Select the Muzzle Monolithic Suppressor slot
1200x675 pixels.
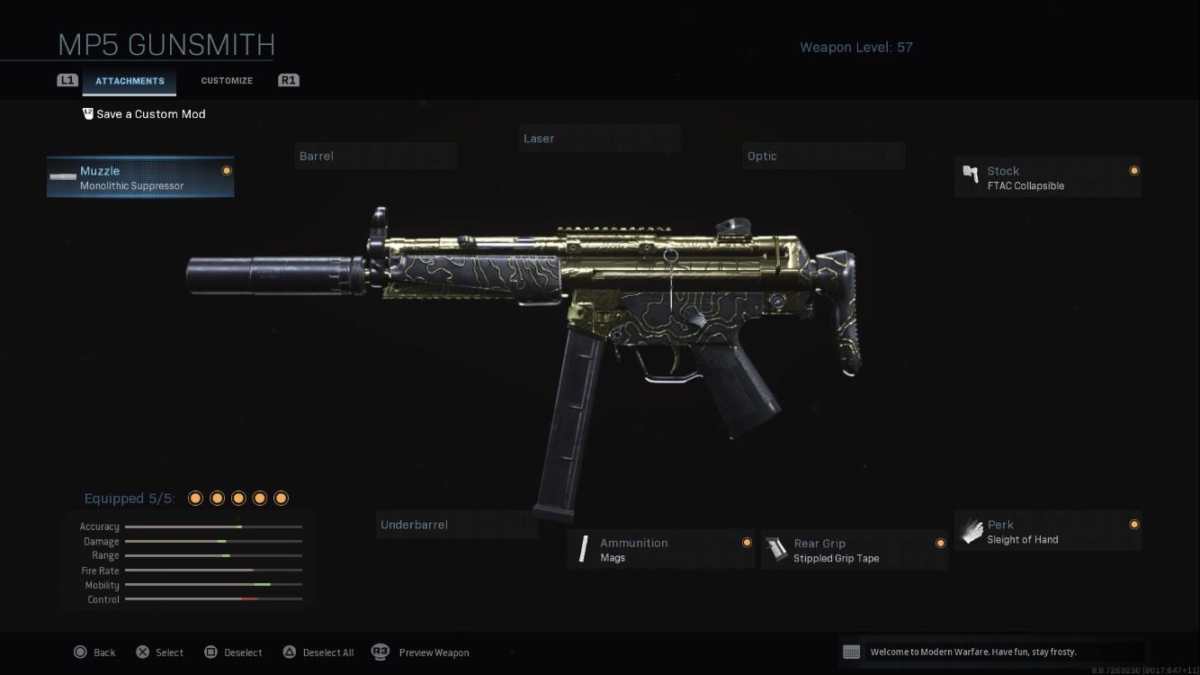pos(140,177)
